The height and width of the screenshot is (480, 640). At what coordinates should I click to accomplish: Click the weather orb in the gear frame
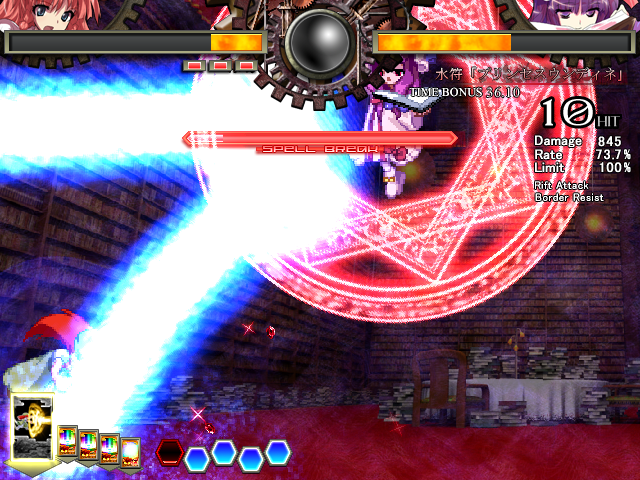[320, 40]
